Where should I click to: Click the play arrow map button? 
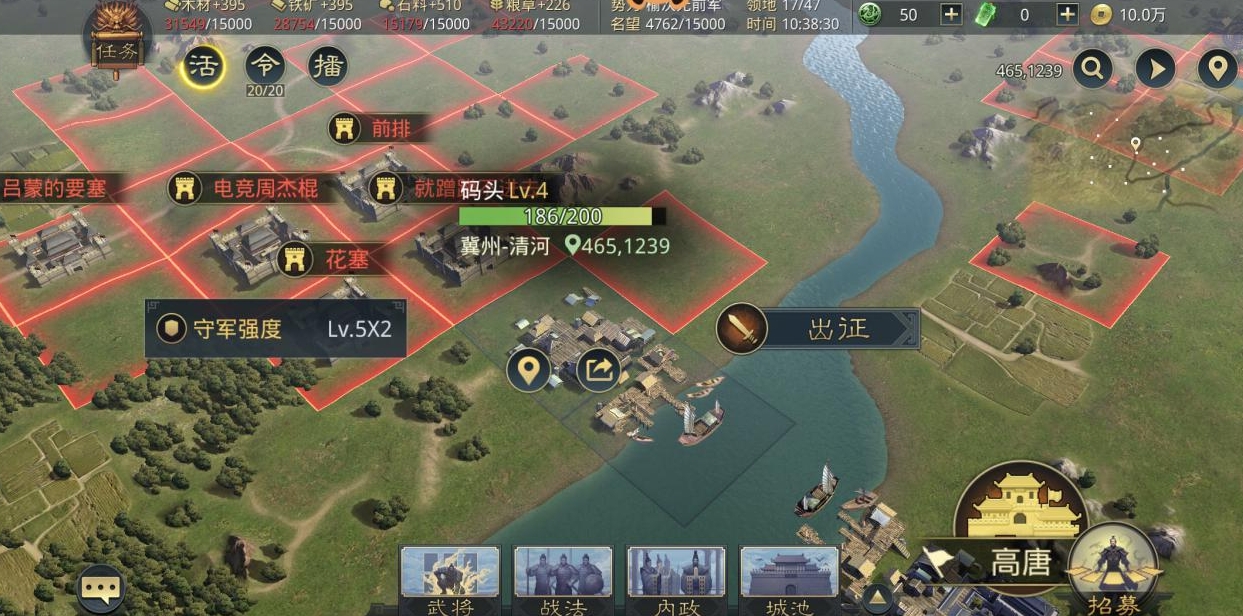(1155, 69)
